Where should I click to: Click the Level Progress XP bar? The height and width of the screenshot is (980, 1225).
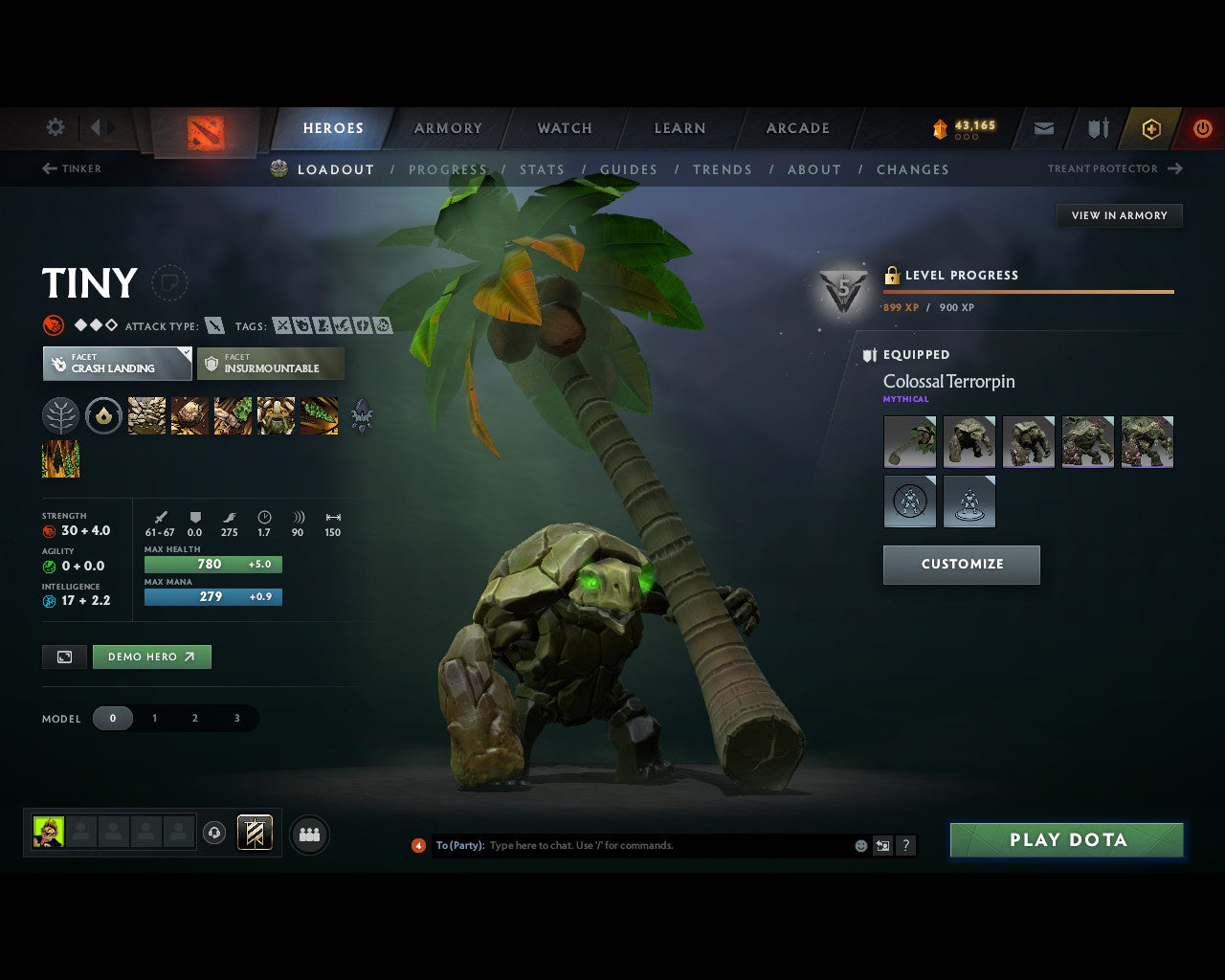tap(1028, 293)
